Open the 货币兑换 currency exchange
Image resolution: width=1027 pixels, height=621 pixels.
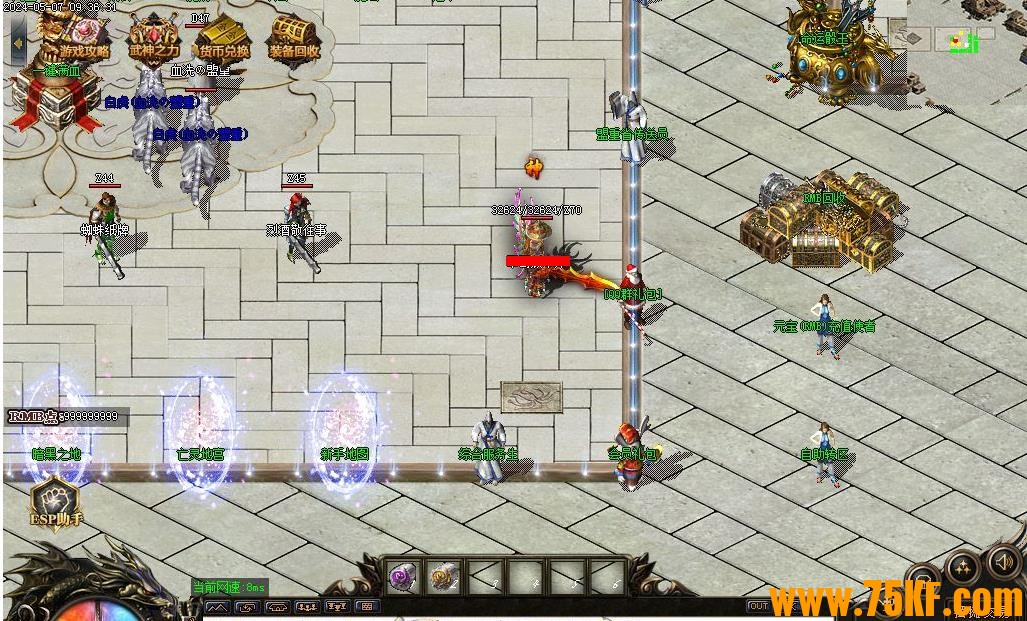click(x=224, y=40)
